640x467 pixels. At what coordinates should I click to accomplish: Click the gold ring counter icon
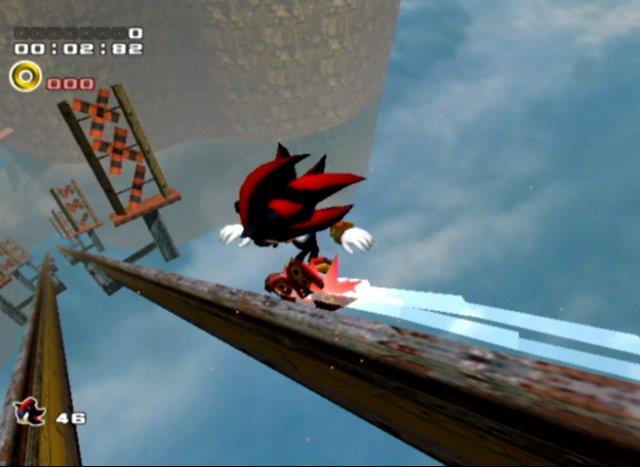(x=26, y=76)
